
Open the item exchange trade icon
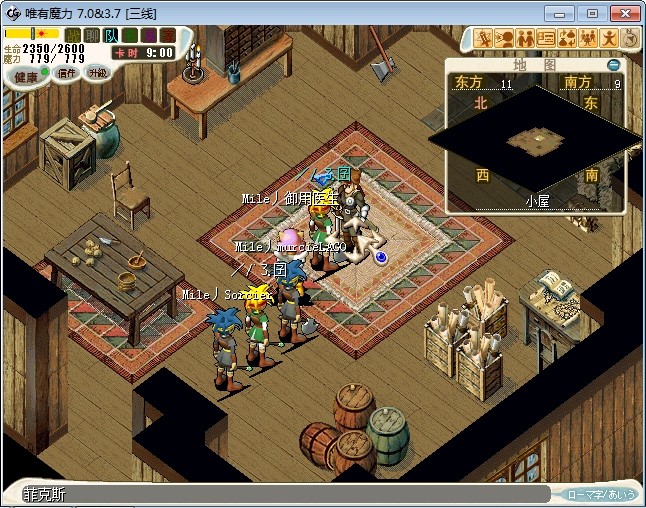tap(567, 38)
